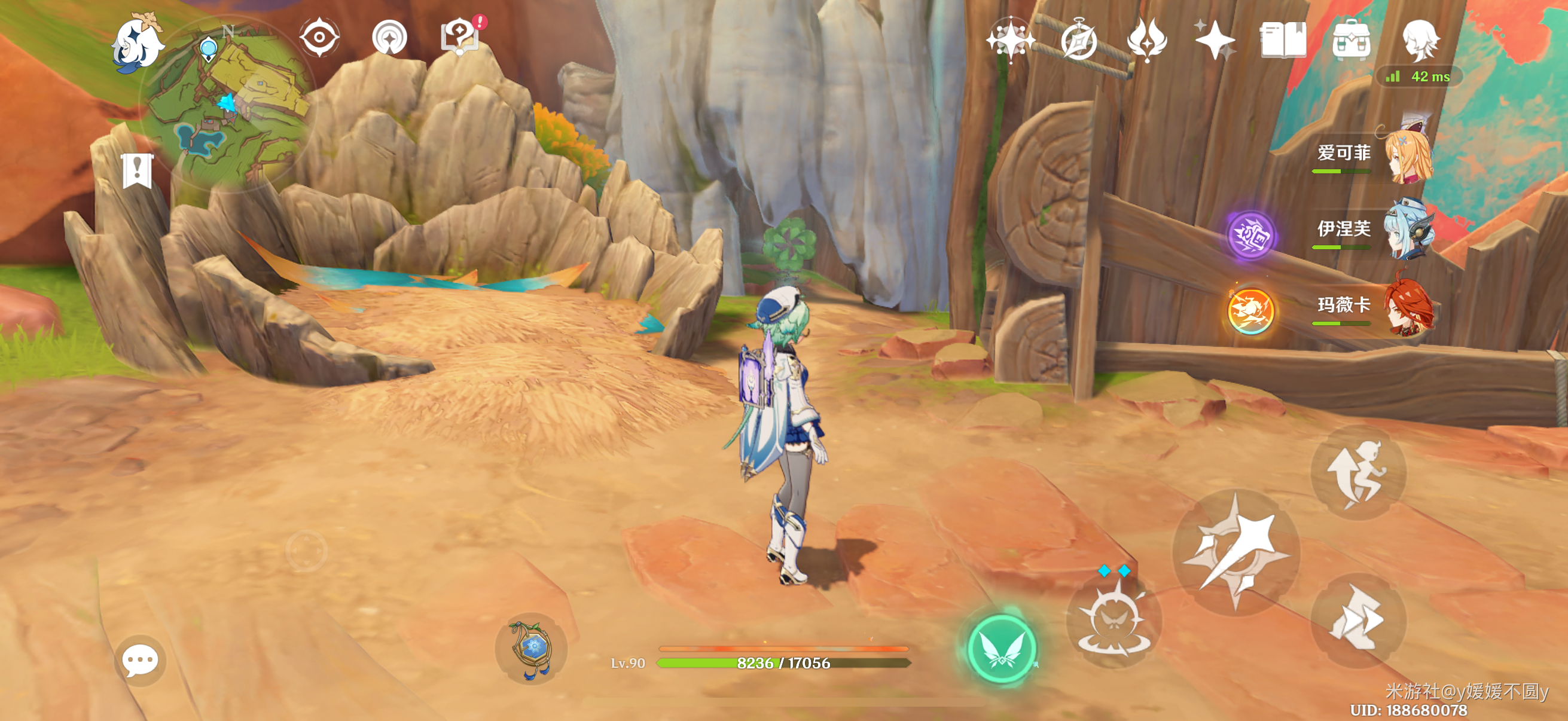Open the battle pass winged icon
Screen dimensions: 1568x721
[1147, 40]
